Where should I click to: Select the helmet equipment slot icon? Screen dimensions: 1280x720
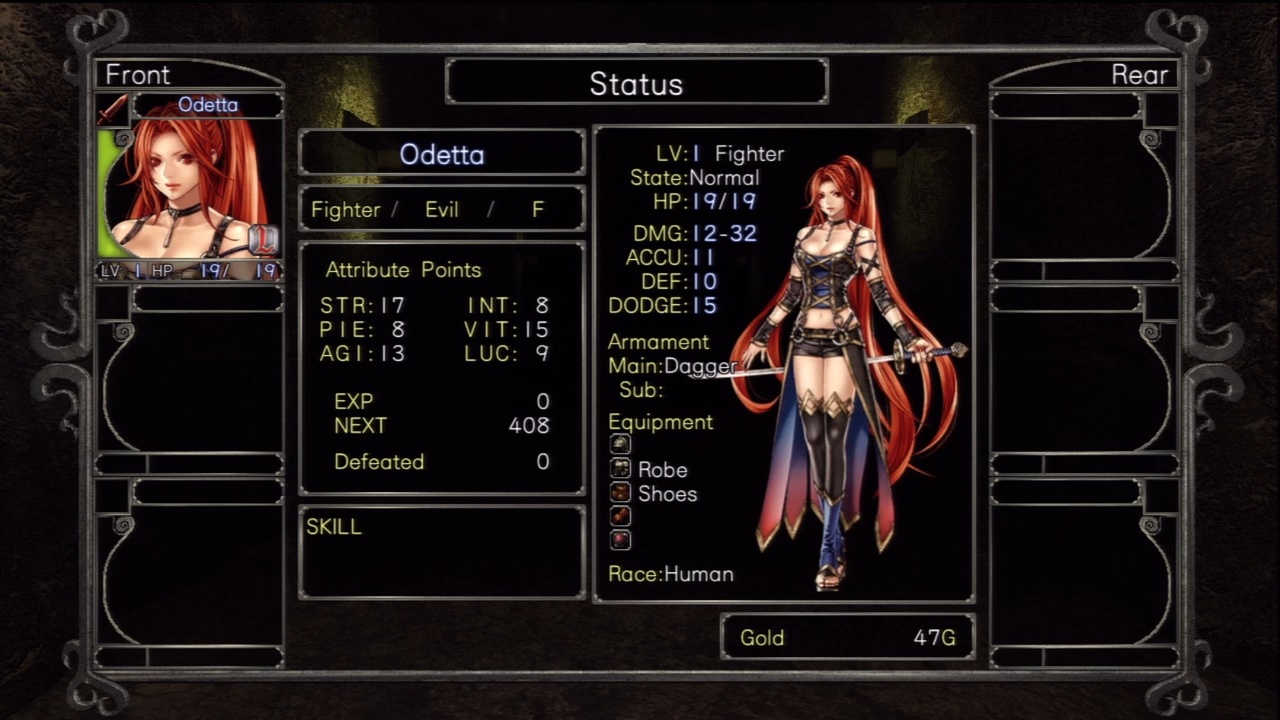tap(620, 444)
